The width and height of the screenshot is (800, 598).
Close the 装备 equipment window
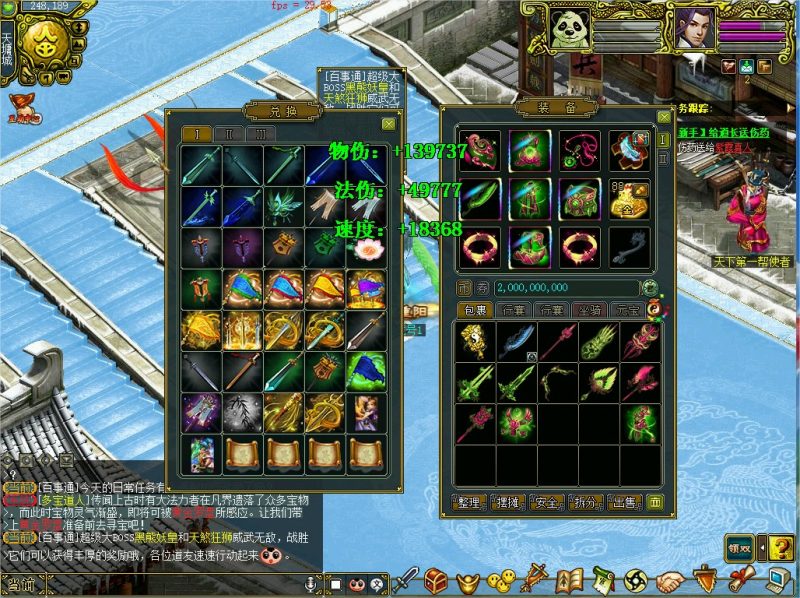click(x=662, y=117)
